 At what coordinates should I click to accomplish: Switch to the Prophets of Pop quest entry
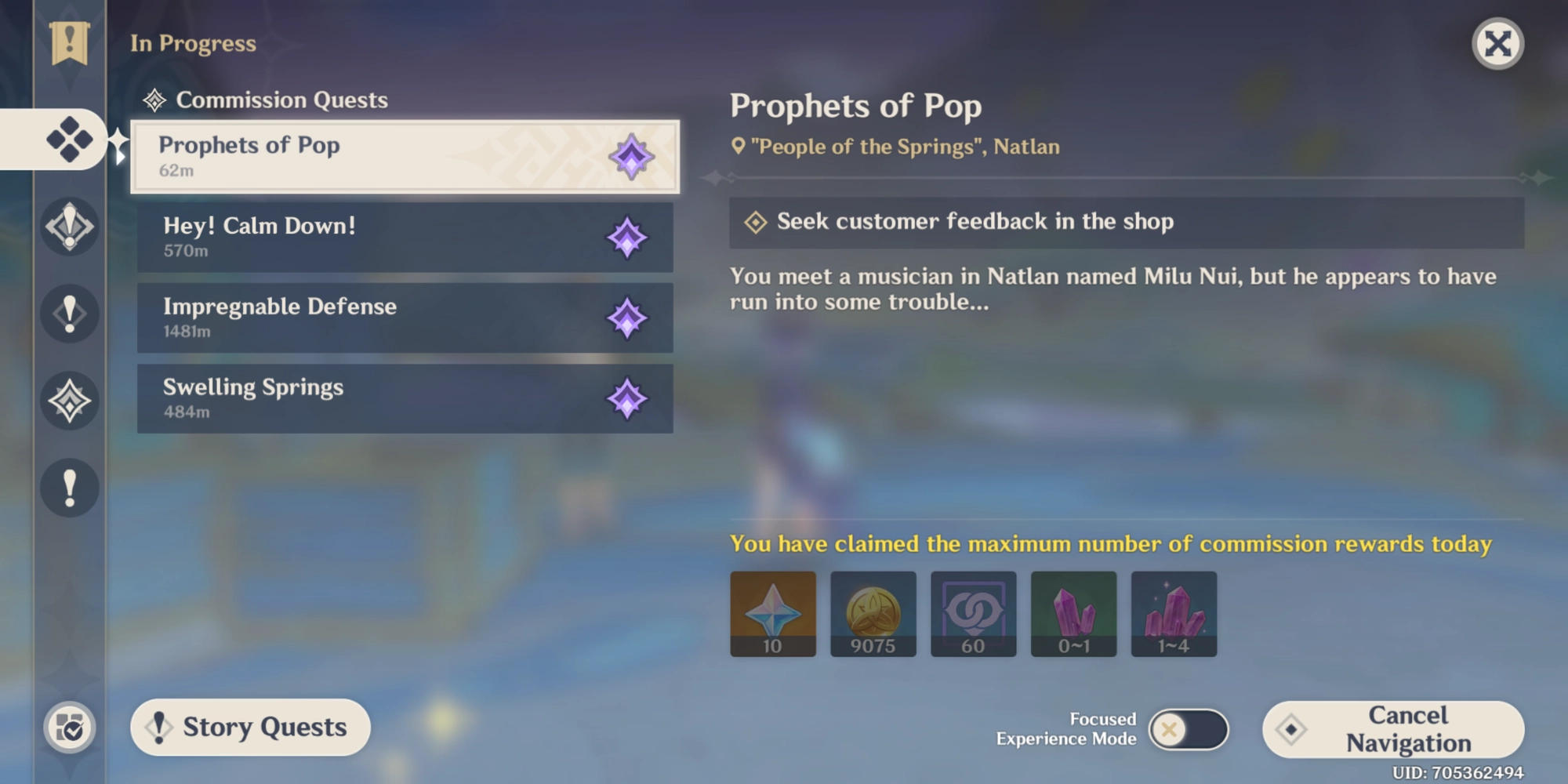coord(404,157)
